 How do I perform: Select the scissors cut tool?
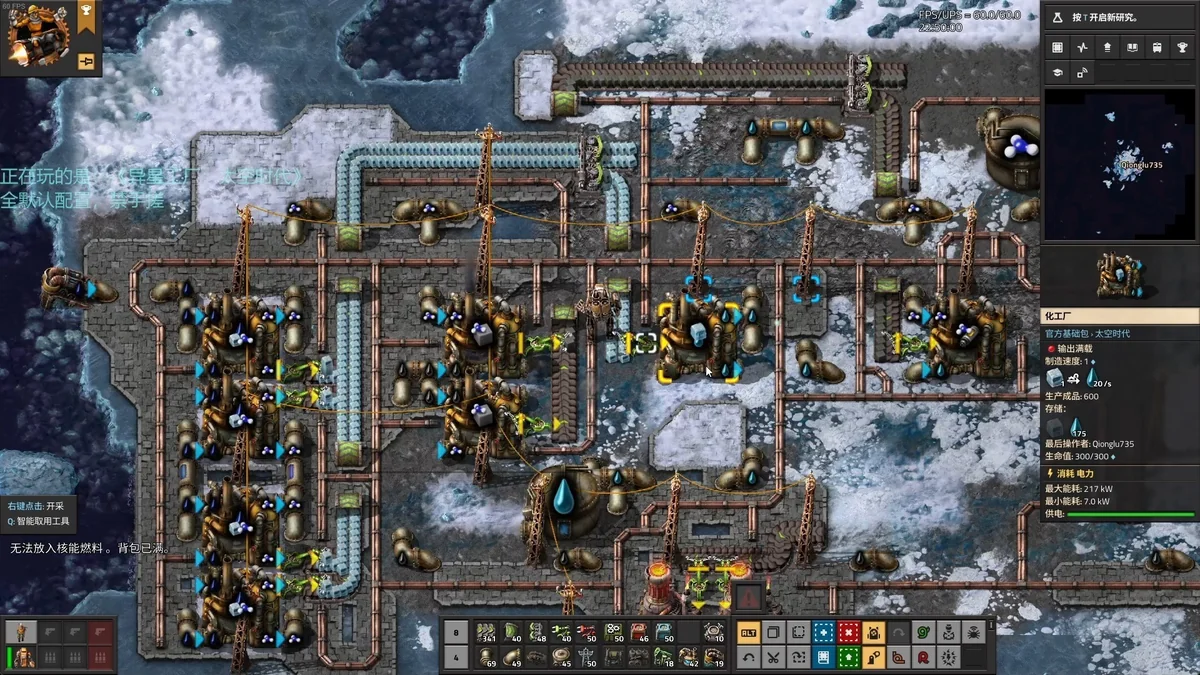click(773, 658)
